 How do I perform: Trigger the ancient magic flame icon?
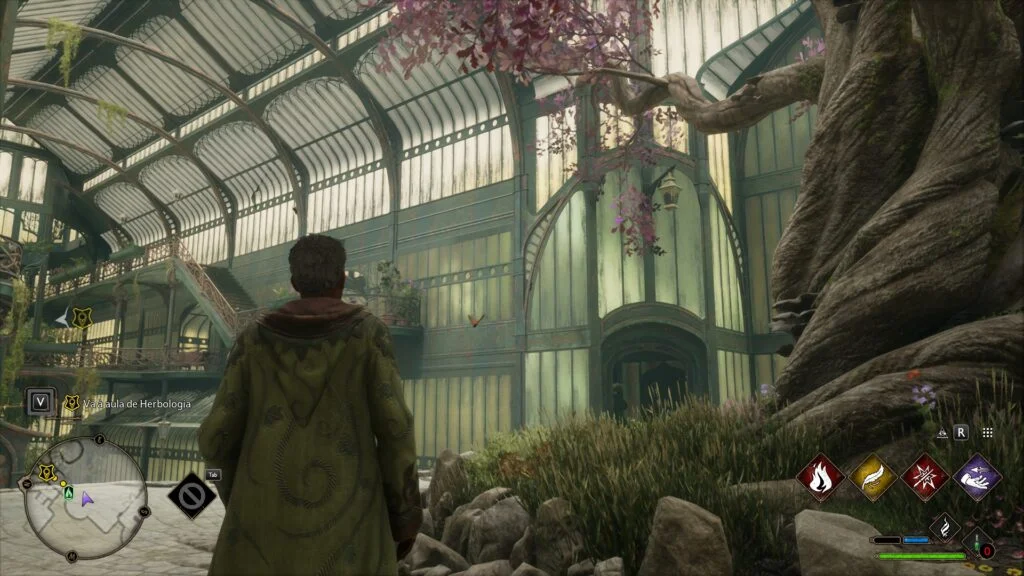pyautogui.click(x=944, y=527)
